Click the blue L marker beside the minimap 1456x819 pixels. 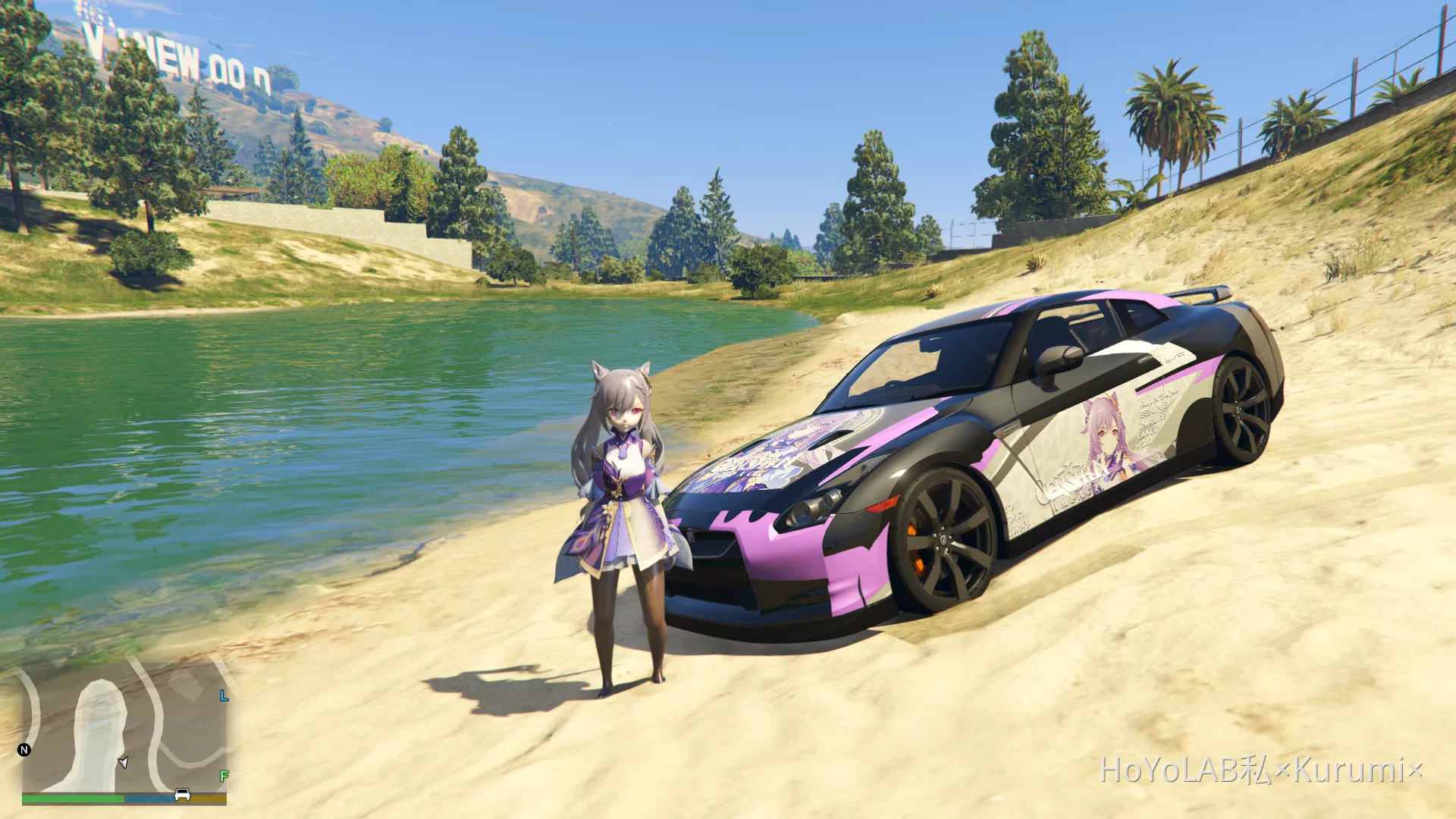point(223,696)
